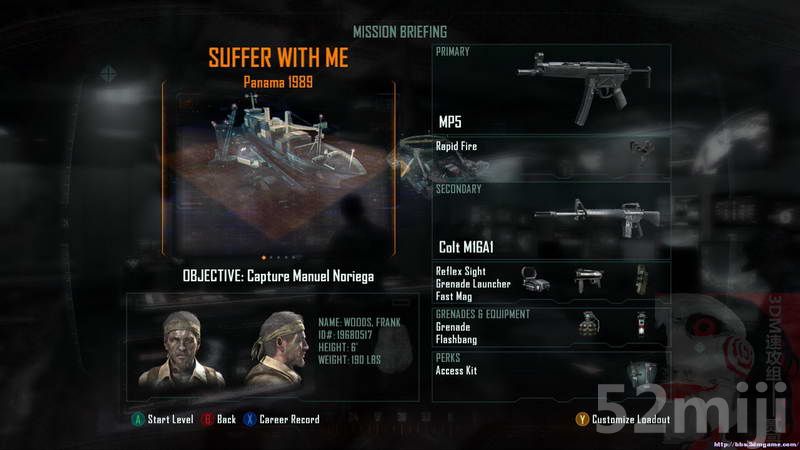Open the Career Record
The height and width of the screenshot is (450, 800).
point(282,419)
